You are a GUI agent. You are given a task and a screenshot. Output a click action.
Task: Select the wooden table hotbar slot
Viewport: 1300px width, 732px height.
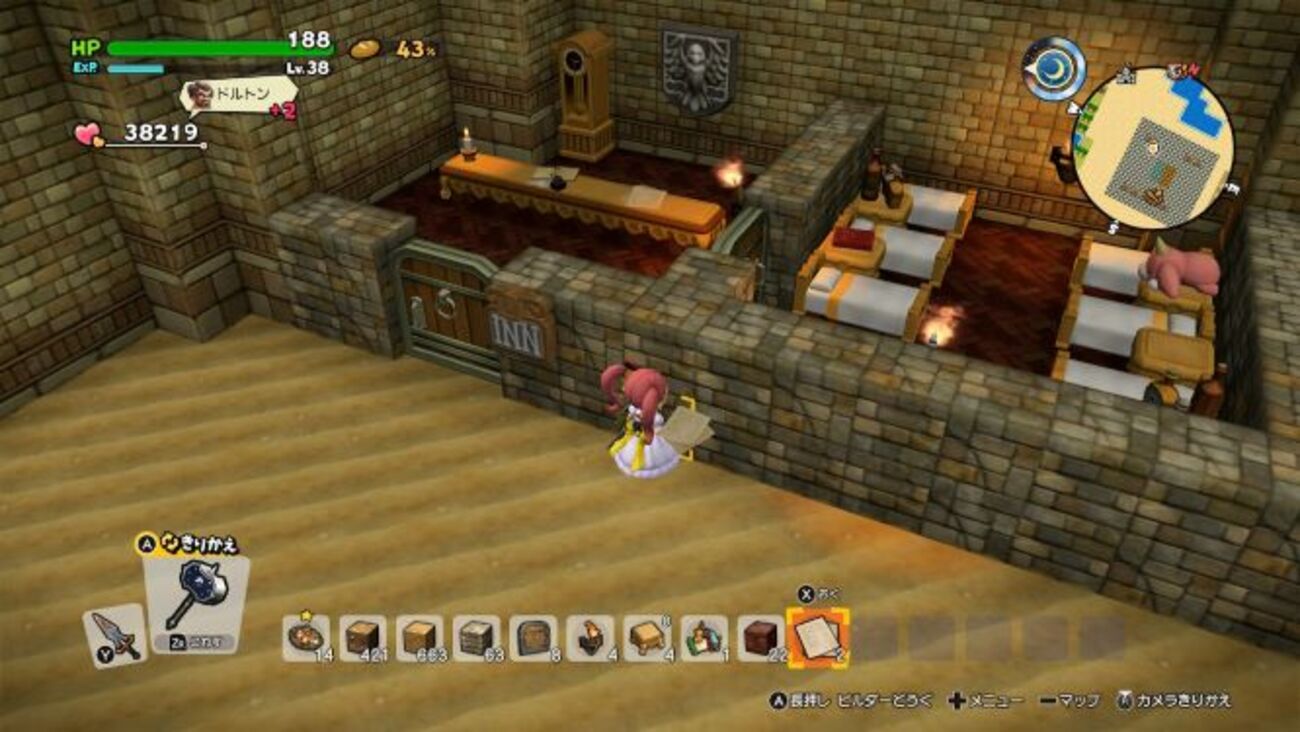(x=647, y=637)
